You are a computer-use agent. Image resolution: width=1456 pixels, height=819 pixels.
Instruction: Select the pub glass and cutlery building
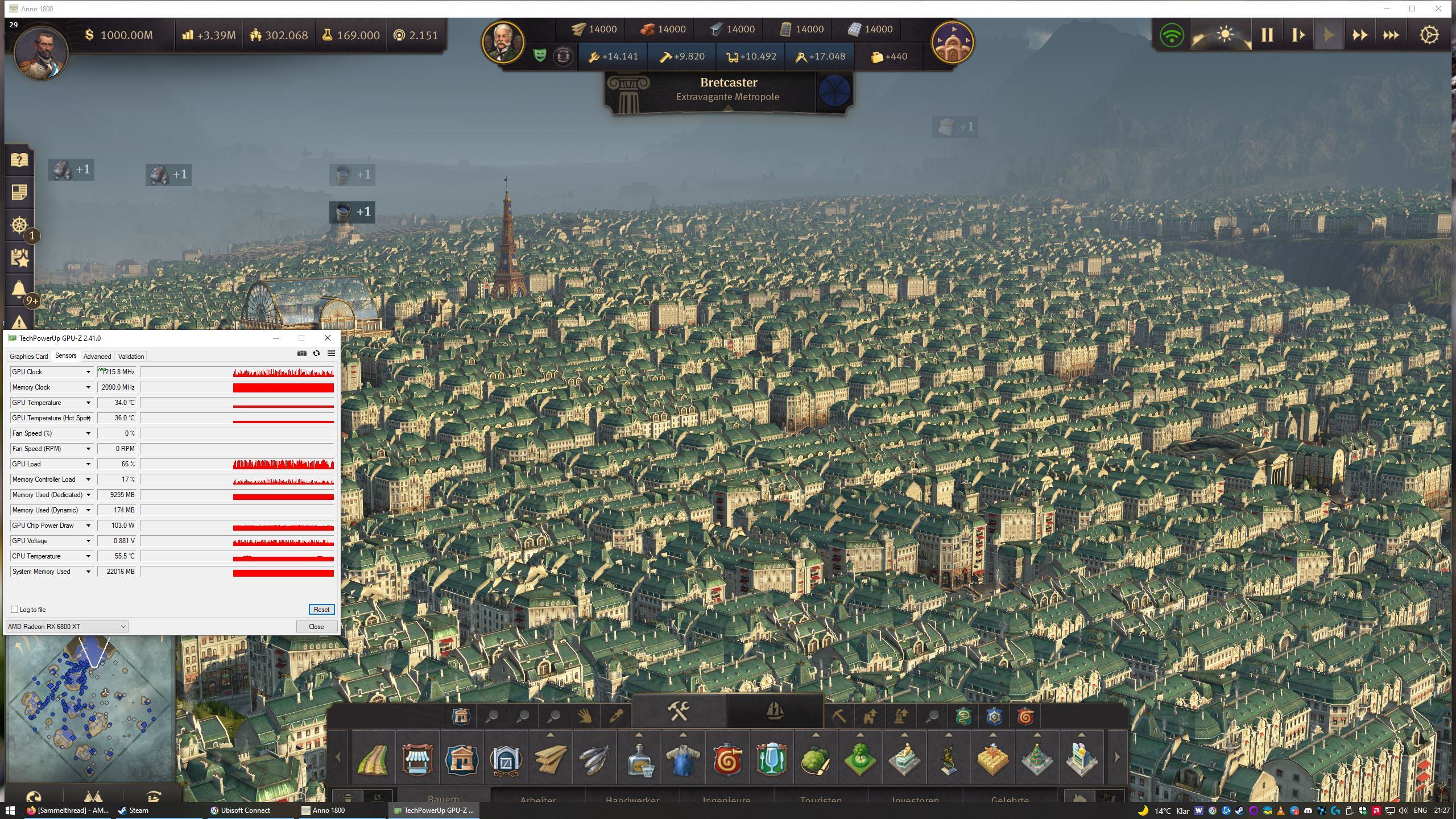point(771,759)
